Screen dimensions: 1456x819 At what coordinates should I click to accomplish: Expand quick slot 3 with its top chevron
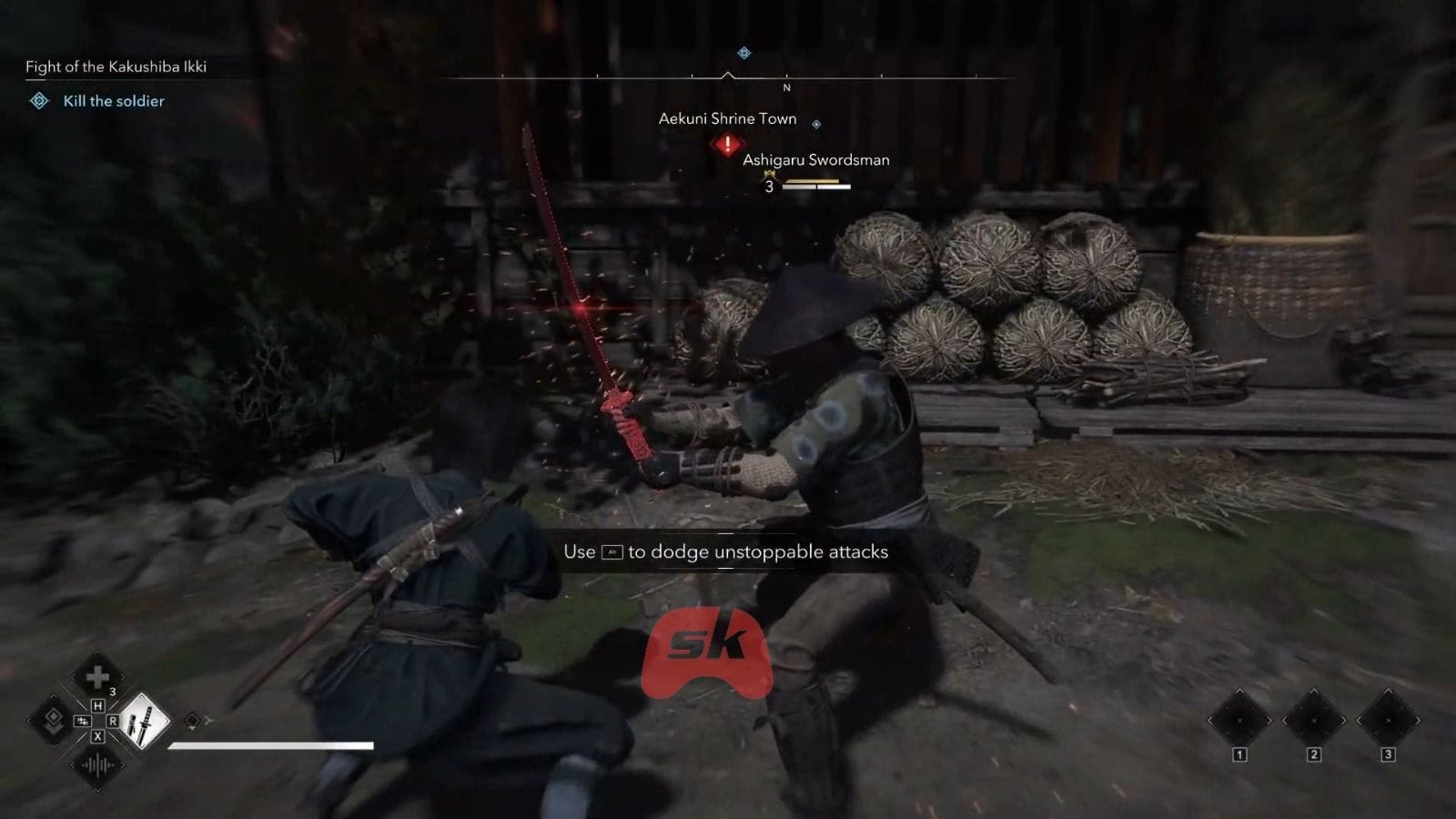point(1389,691)
